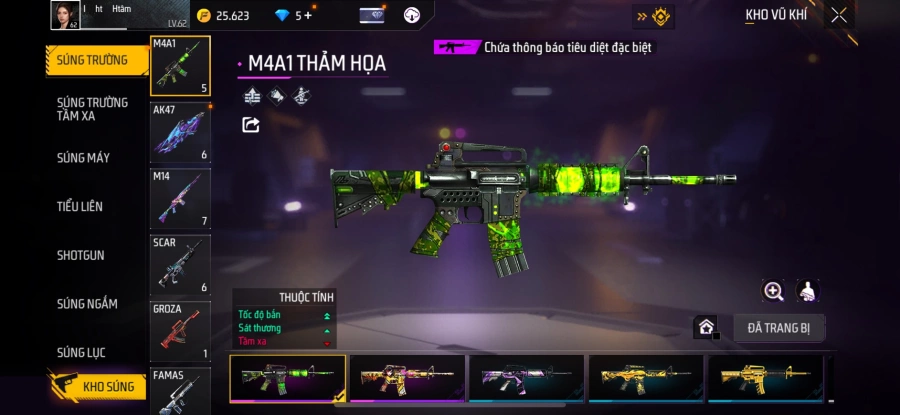Screen dimensions: 900x415
Task: Choose the SHOTGUN category
Action: (x=81, y=256)
